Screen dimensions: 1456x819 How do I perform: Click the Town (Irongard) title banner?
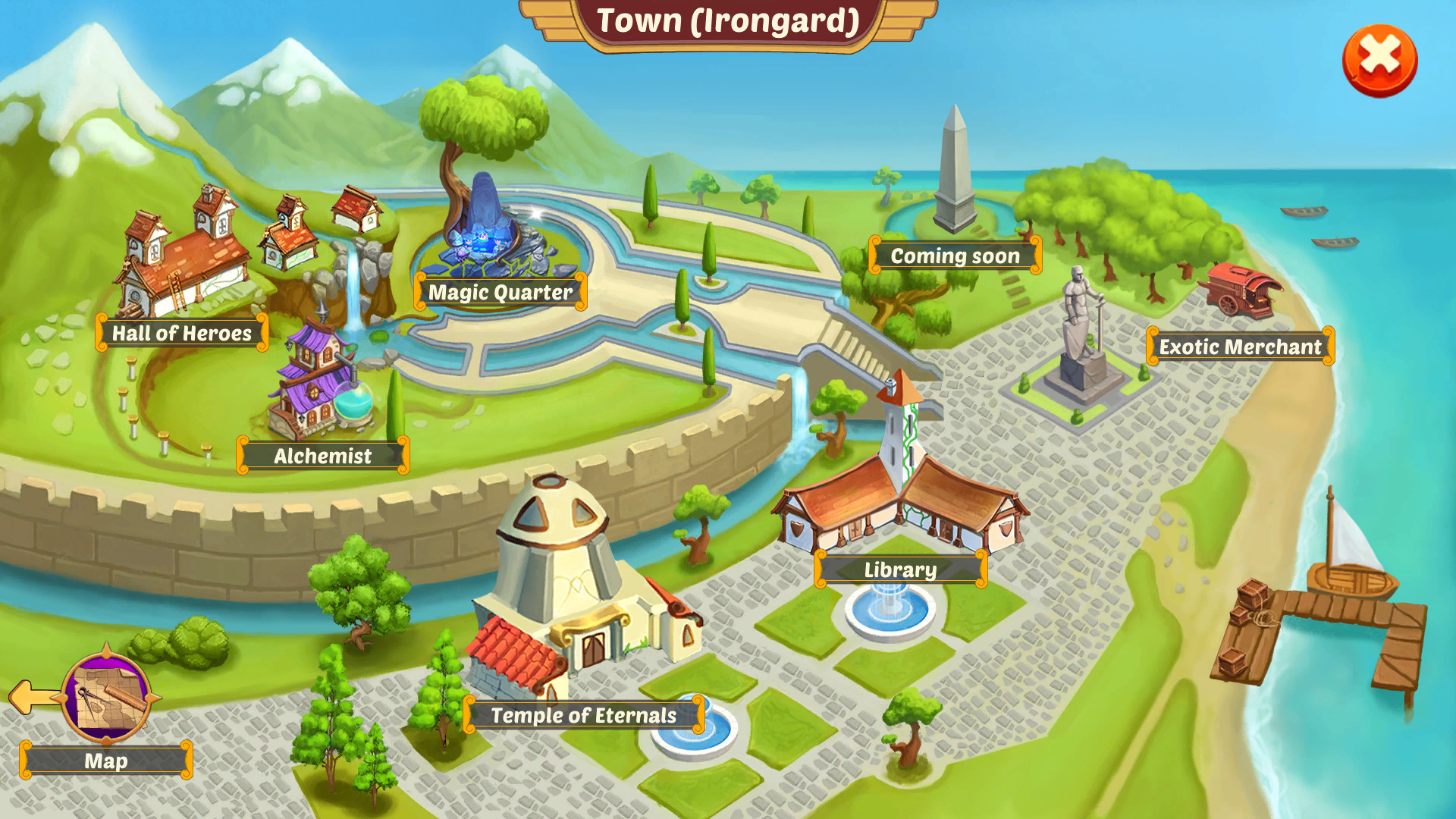point(728,21)
